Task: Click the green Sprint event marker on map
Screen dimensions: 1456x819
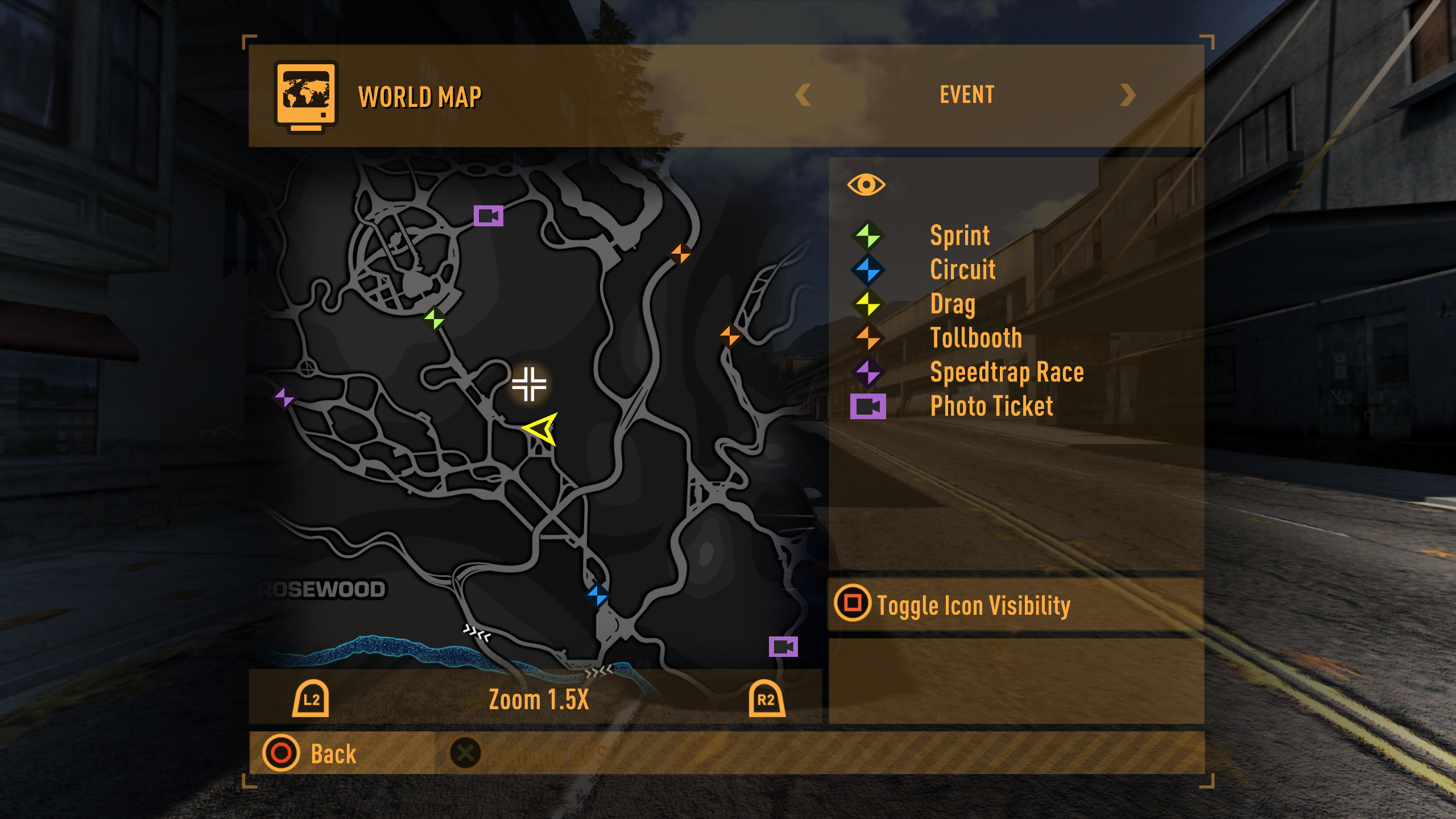Action: coord(435,318)
